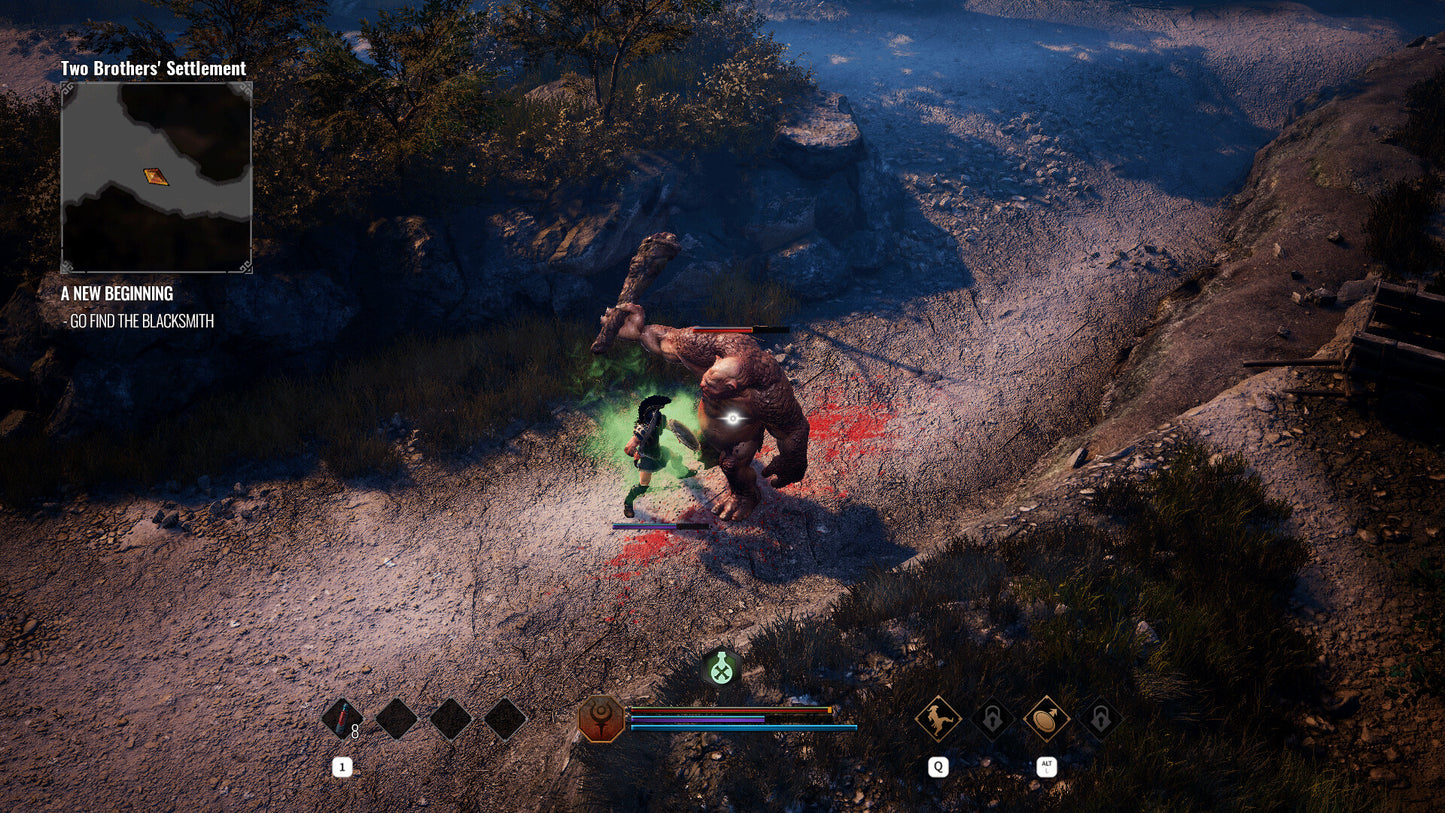Use the health potion in slot 1

343,718
